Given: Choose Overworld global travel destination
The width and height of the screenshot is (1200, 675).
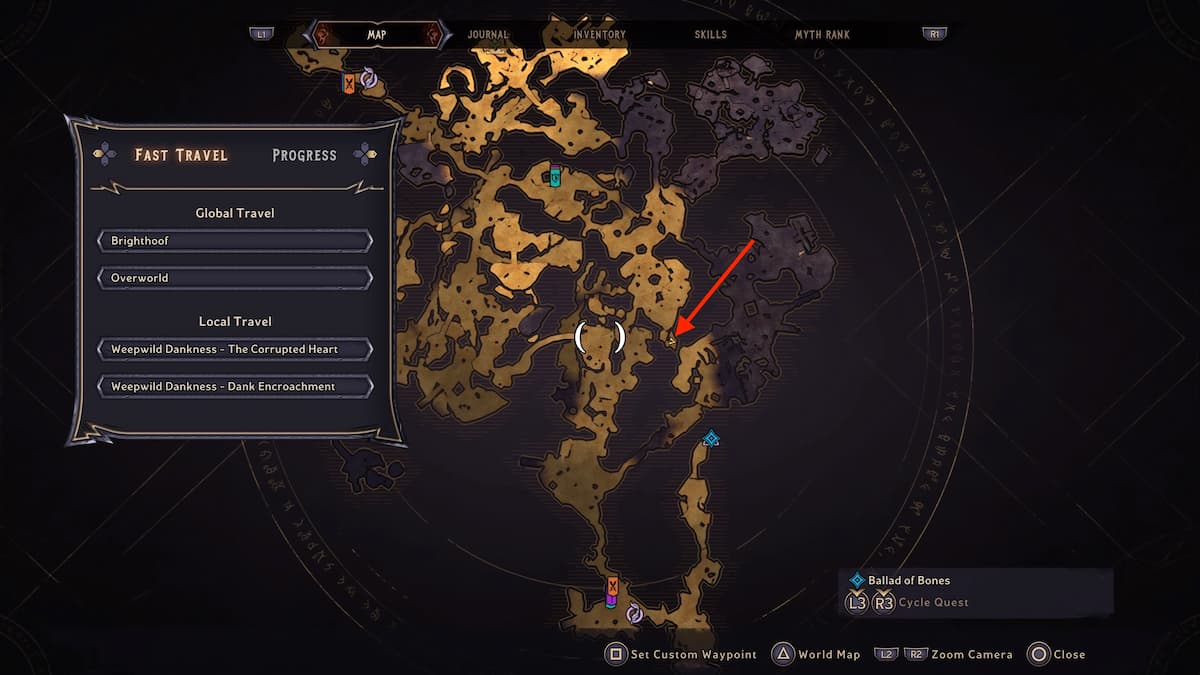Looking at the screenshot, I should coord(235,278).
